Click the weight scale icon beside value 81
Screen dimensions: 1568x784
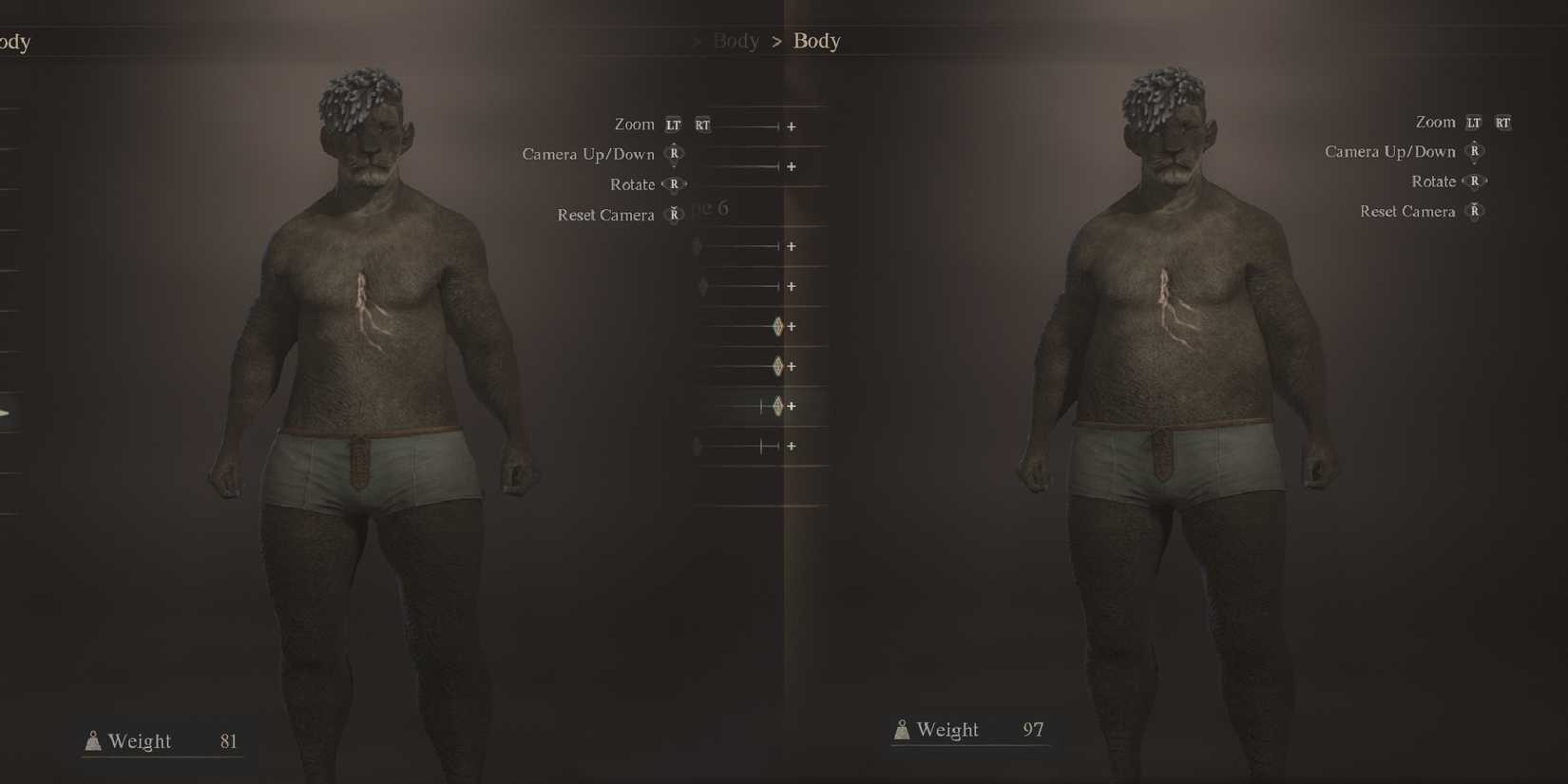coord(92,740)
